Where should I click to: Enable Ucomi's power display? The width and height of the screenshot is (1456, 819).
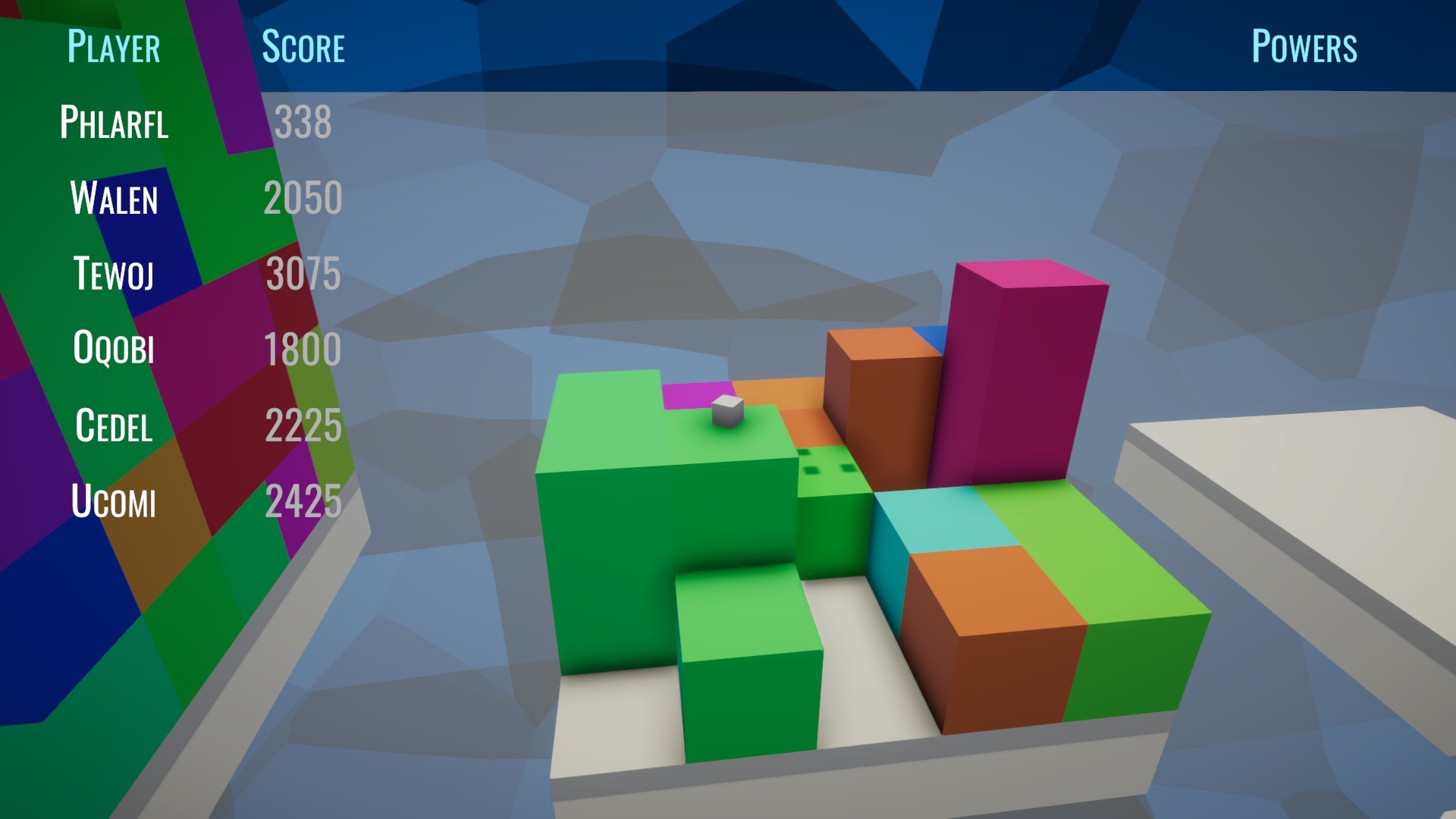114,502
